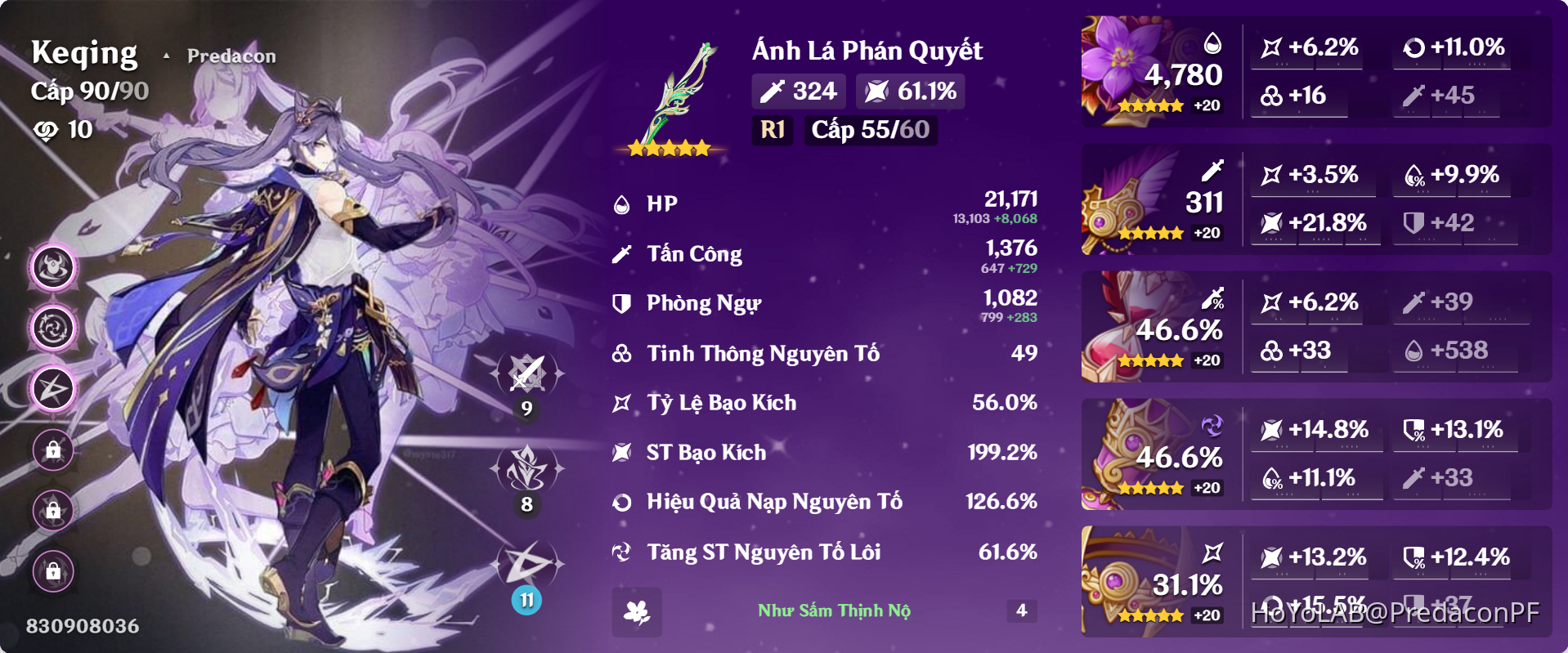Click the UID 830908036 text
1568x653 pixels.
click(x=82, y=626)
